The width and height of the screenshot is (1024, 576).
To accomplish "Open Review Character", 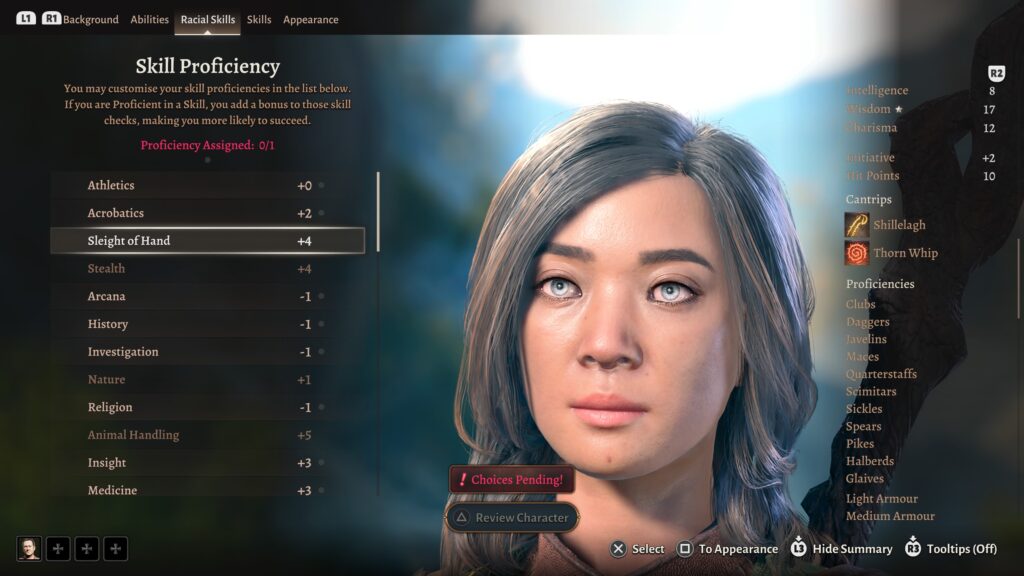I will tap(512, 518).
